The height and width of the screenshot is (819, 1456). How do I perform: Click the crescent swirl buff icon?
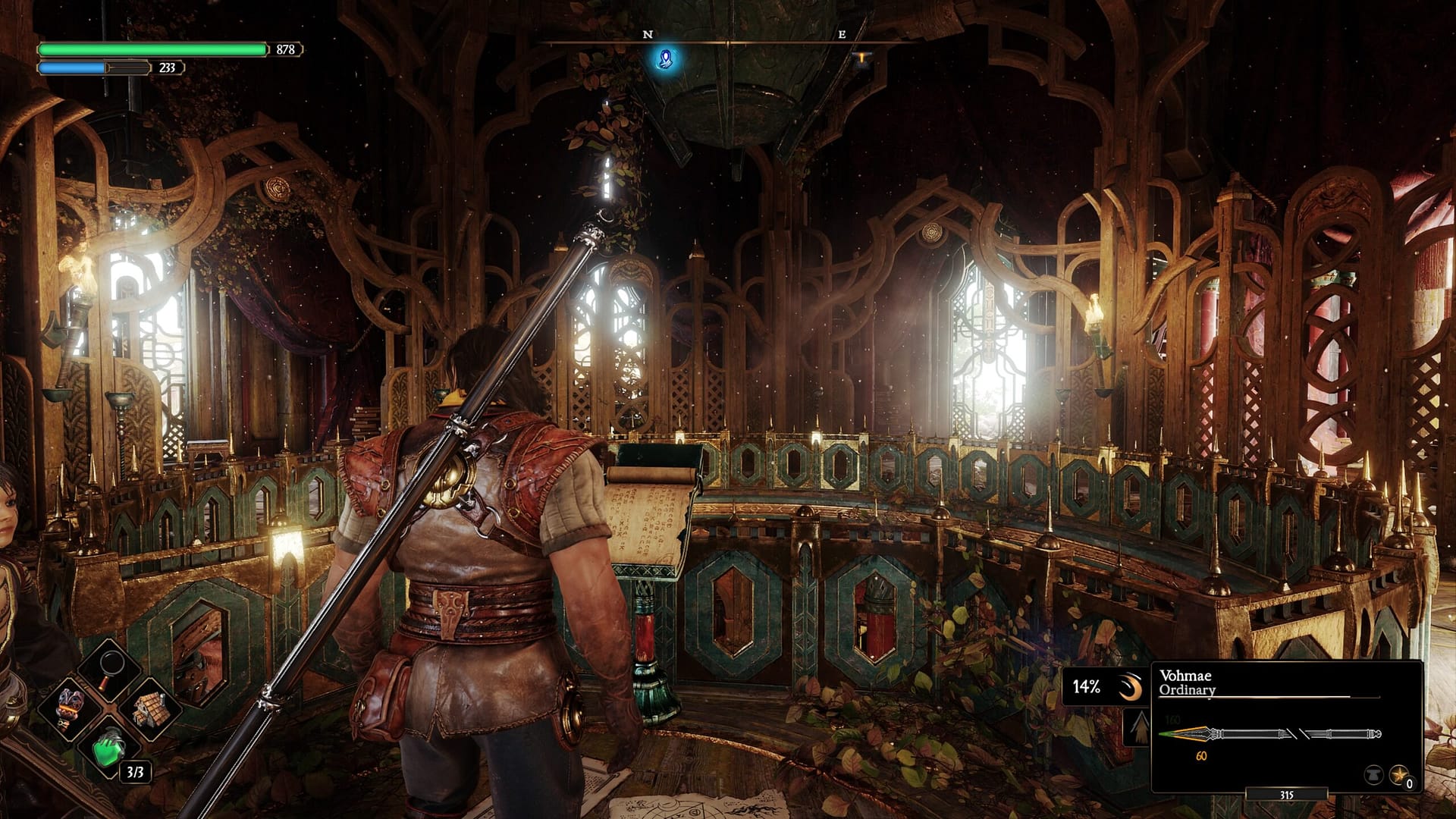(1129, 688)
